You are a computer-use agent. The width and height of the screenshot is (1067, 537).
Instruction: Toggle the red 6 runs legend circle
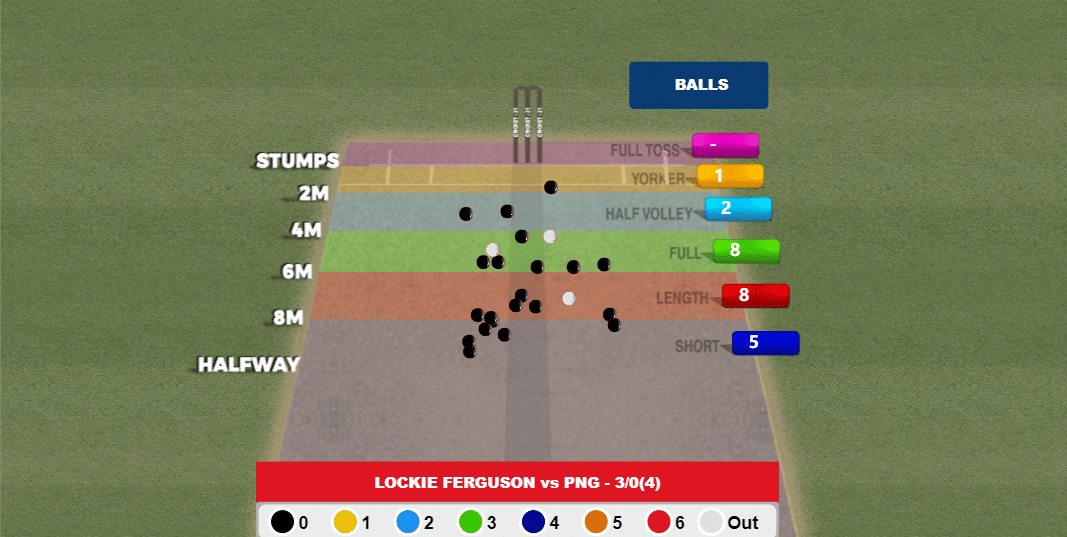(659, 522)
